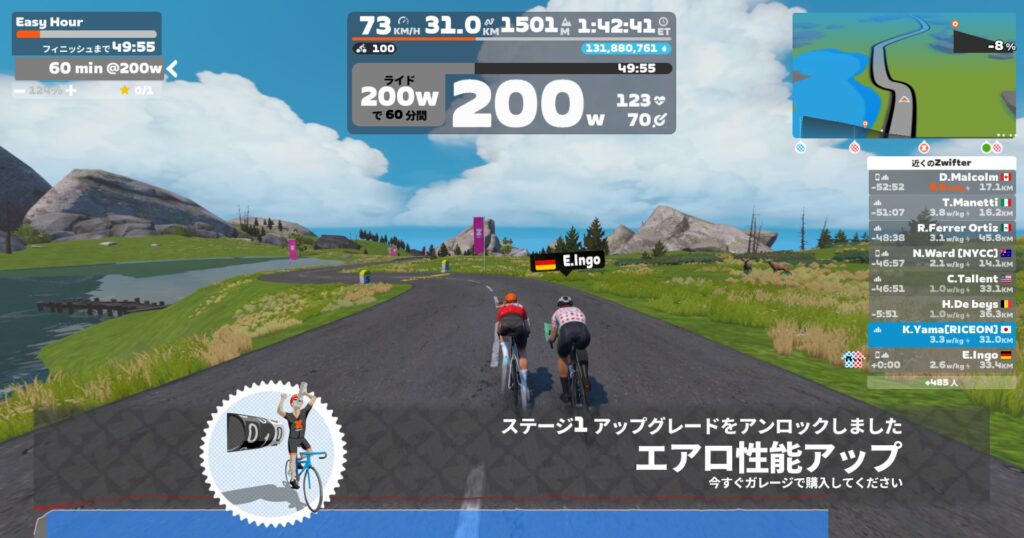Select T.Manetti in nearby riders list

click(x=941, y=207)
